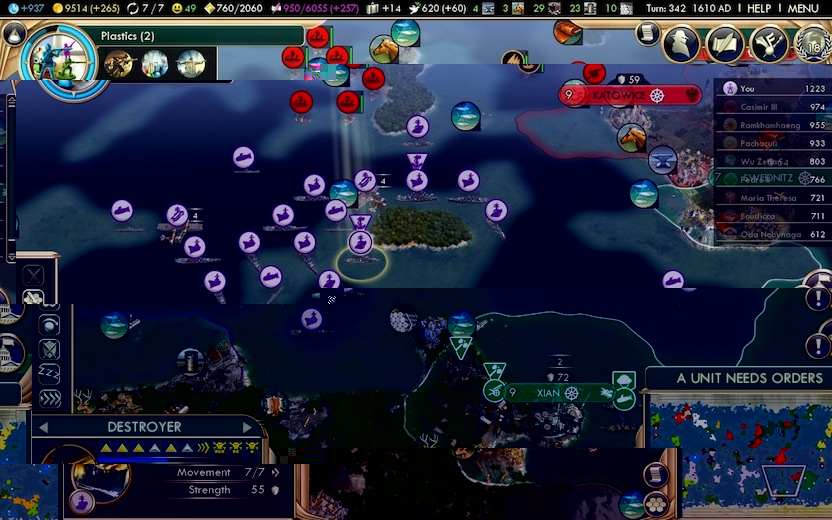Open the social policies icon

[723, 43]
